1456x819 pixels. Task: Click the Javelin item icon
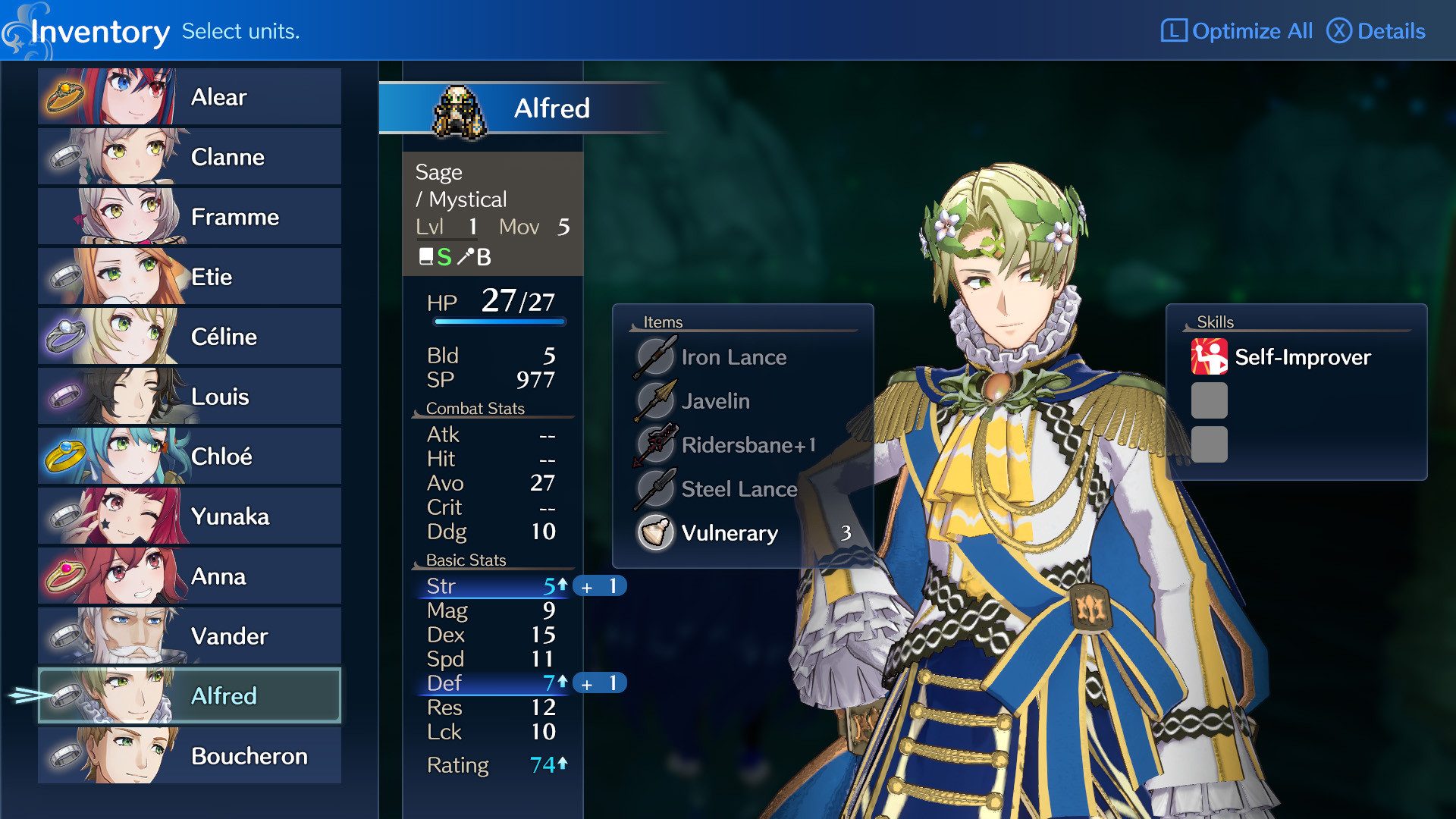(656, 400)
